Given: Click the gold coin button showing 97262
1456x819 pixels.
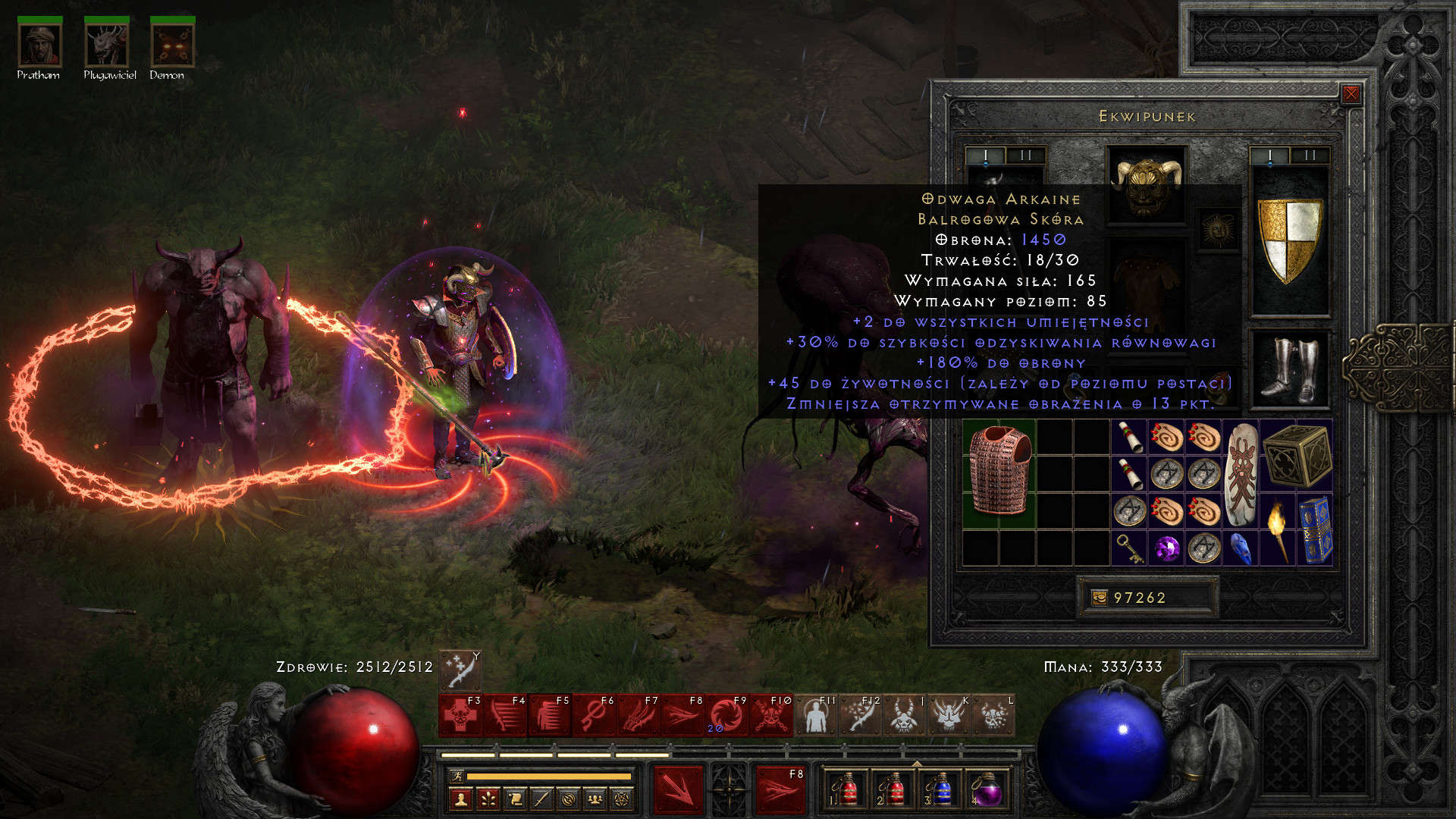Looking at the screenshot, I should (x=1100, y=598).
